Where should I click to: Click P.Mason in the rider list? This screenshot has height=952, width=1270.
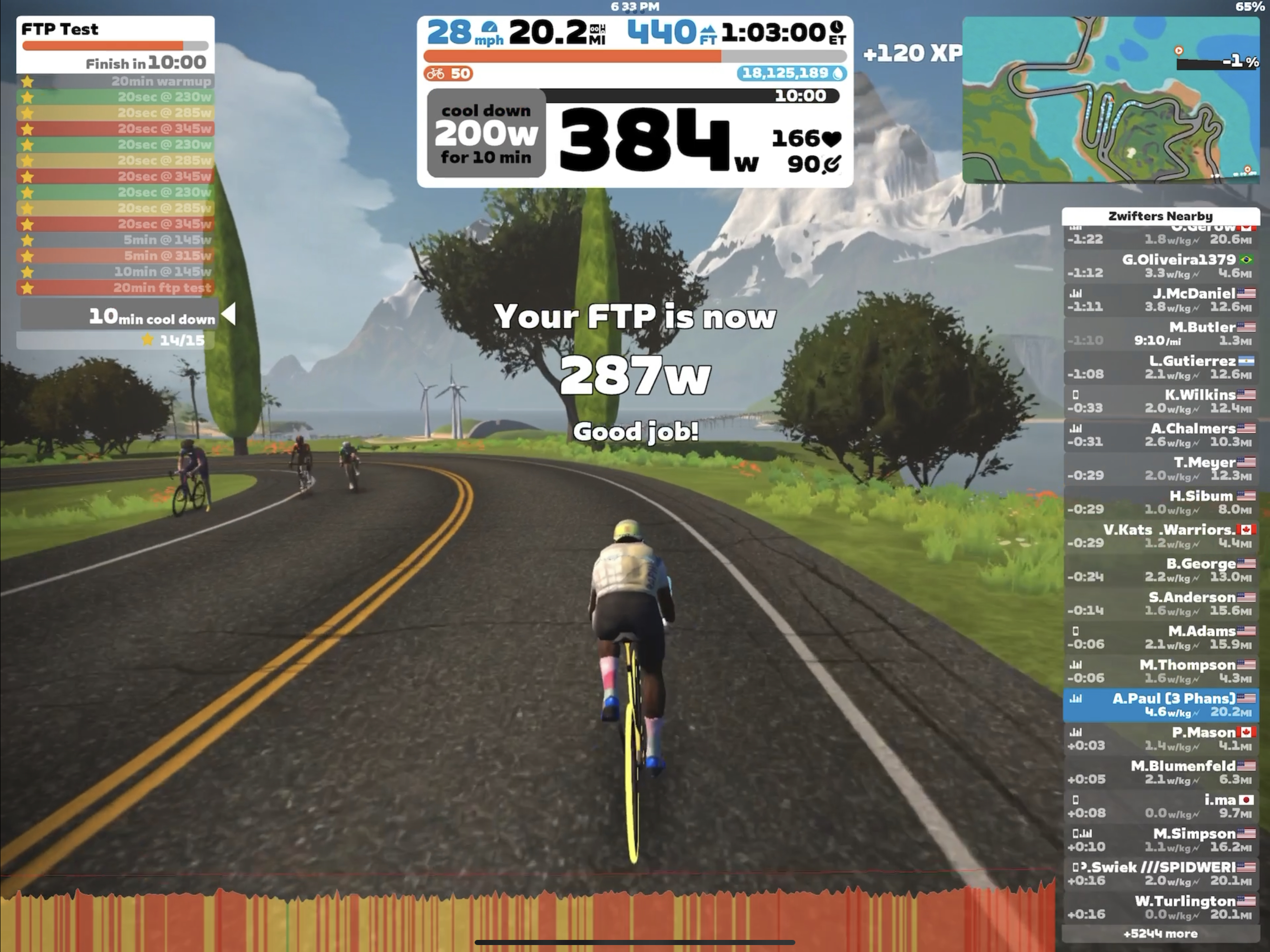click(x=1160, y=738)
